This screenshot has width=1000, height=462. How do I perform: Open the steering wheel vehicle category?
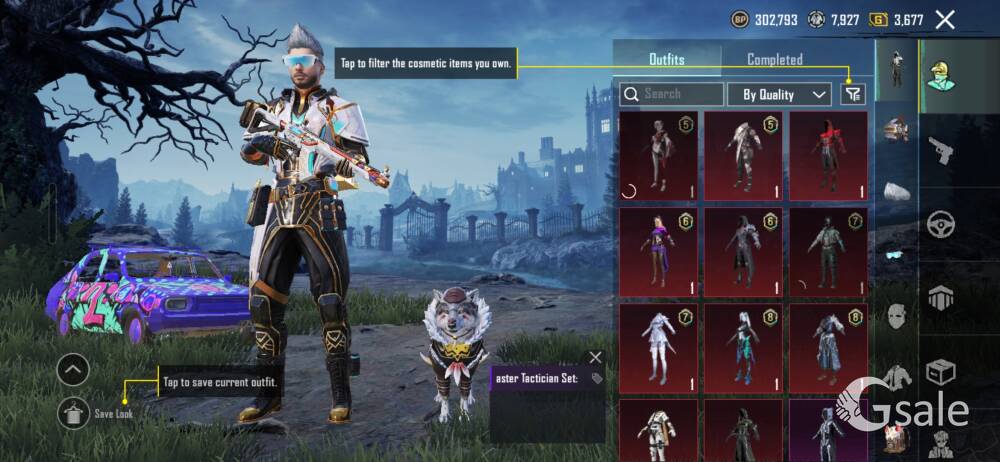tap(940, 223)
